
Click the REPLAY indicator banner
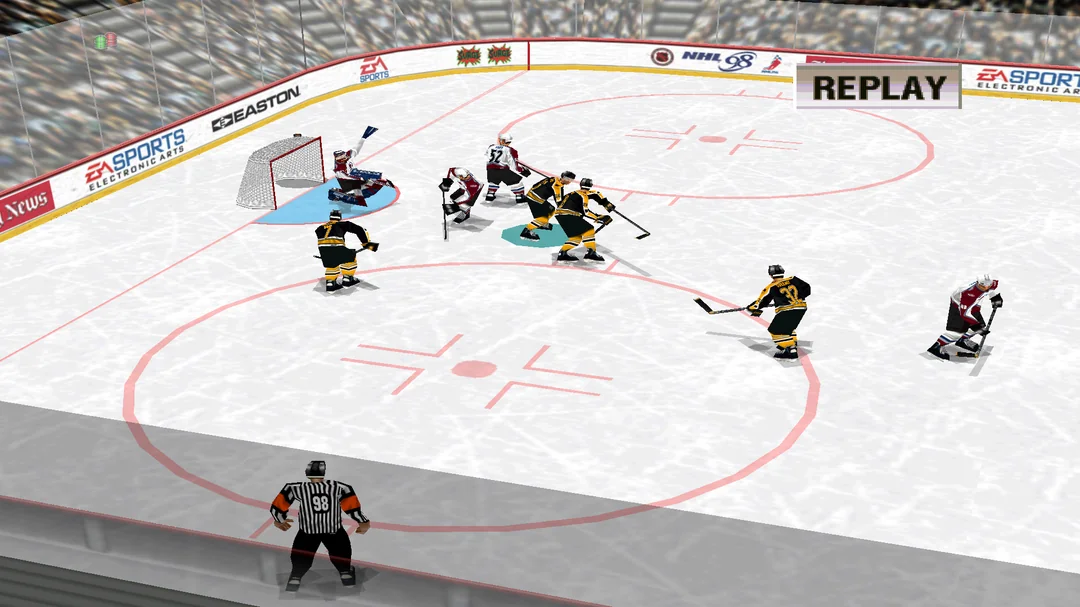tap(878, 86)
